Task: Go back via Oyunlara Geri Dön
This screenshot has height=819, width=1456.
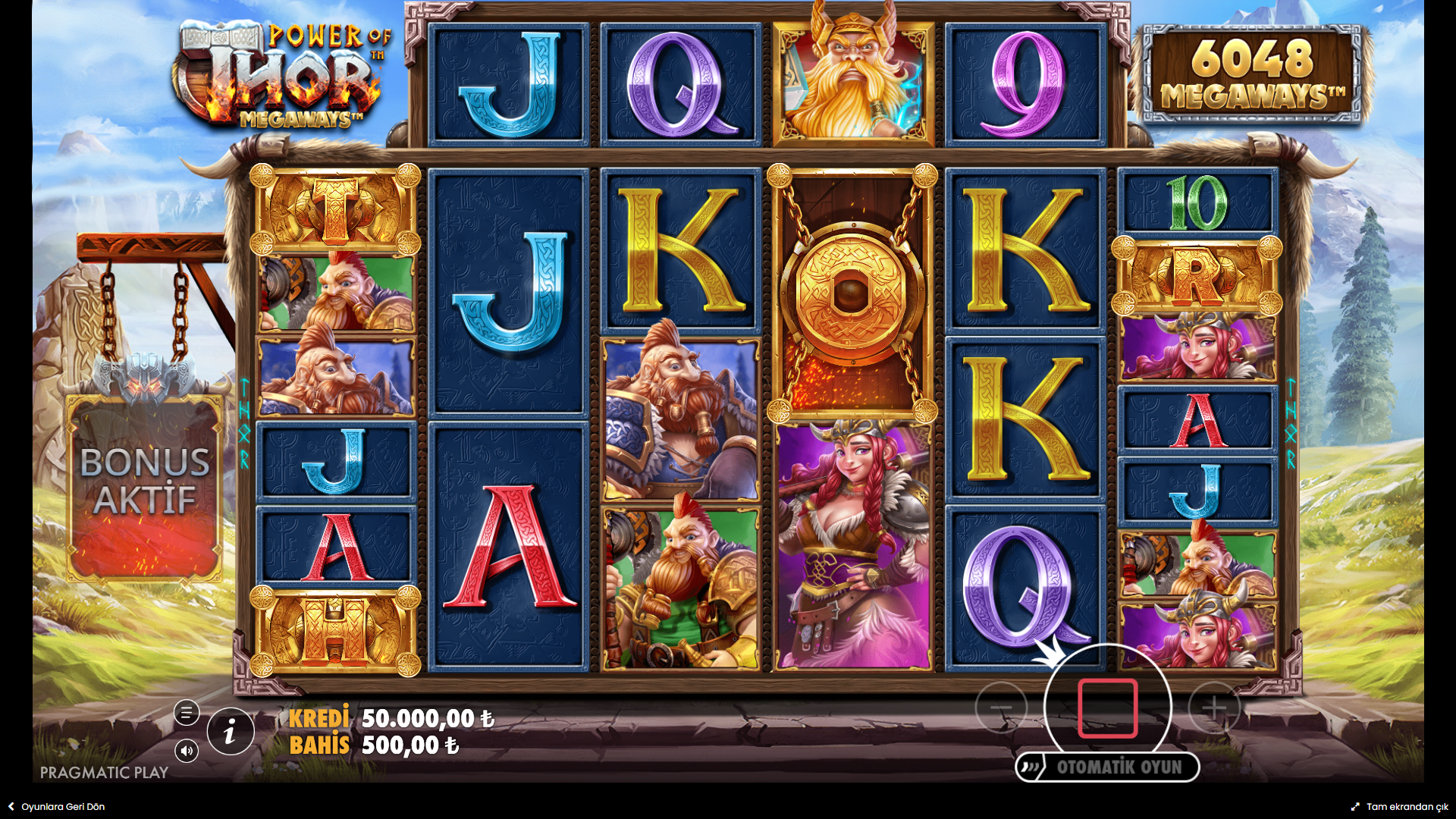Action: click(57, 807)
